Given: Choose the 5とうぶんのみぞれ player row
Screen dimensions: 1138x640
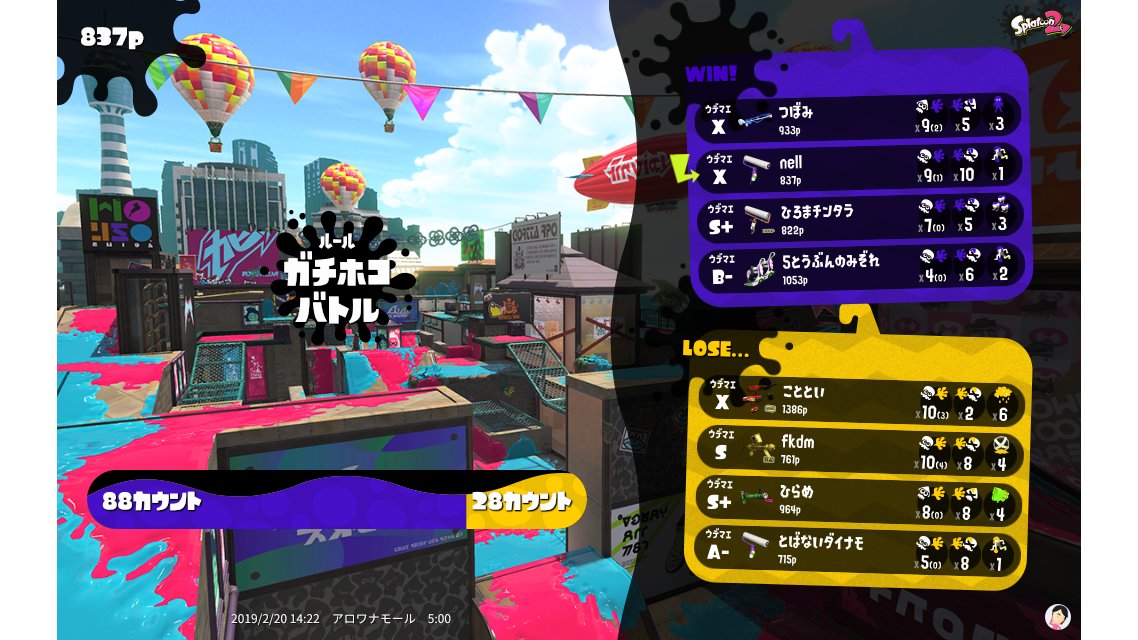Looking at the screenshot, I should tap(860, 267).
